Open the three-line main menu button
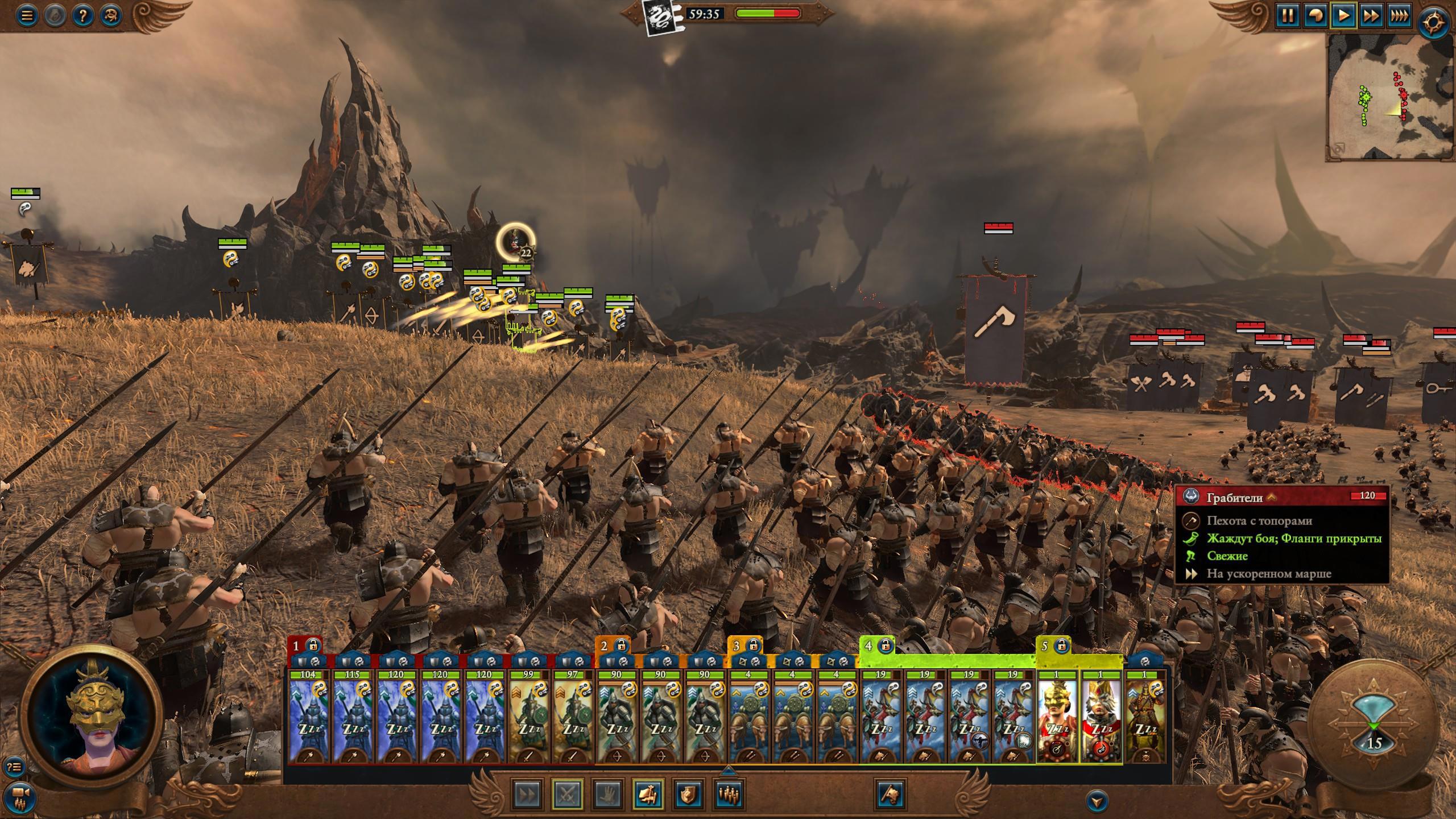The width and height of the screenshot is (1456, 819). [26, 15]
